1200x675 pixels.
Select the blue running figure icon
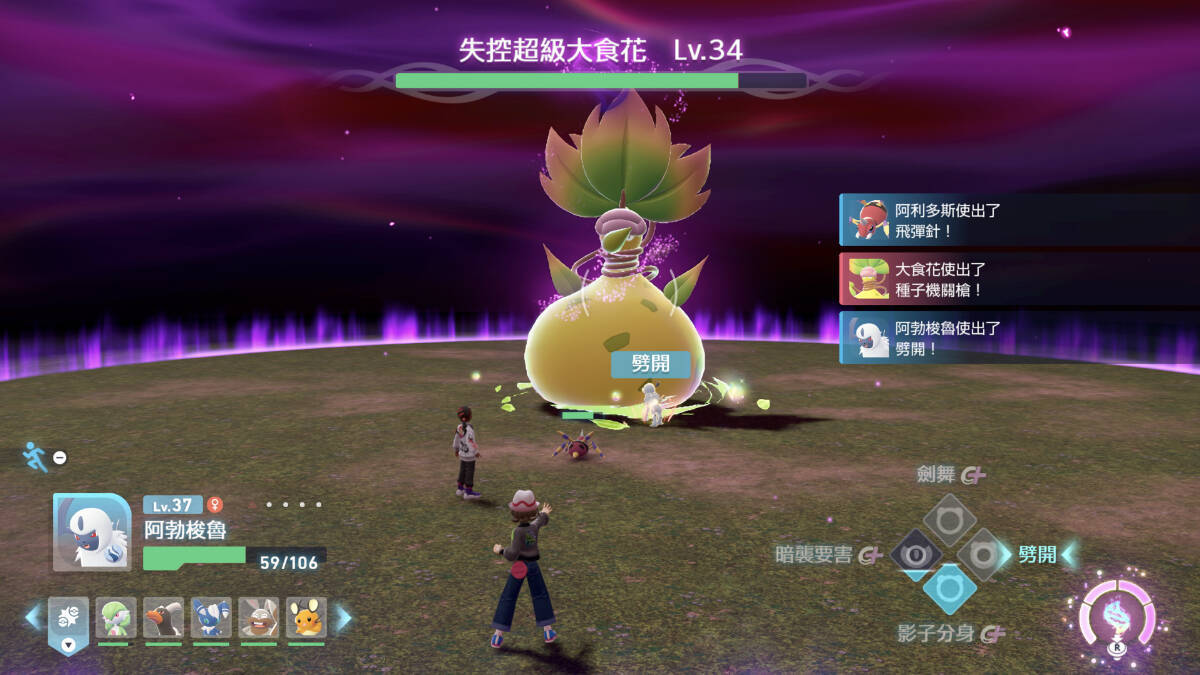(33, 456)
